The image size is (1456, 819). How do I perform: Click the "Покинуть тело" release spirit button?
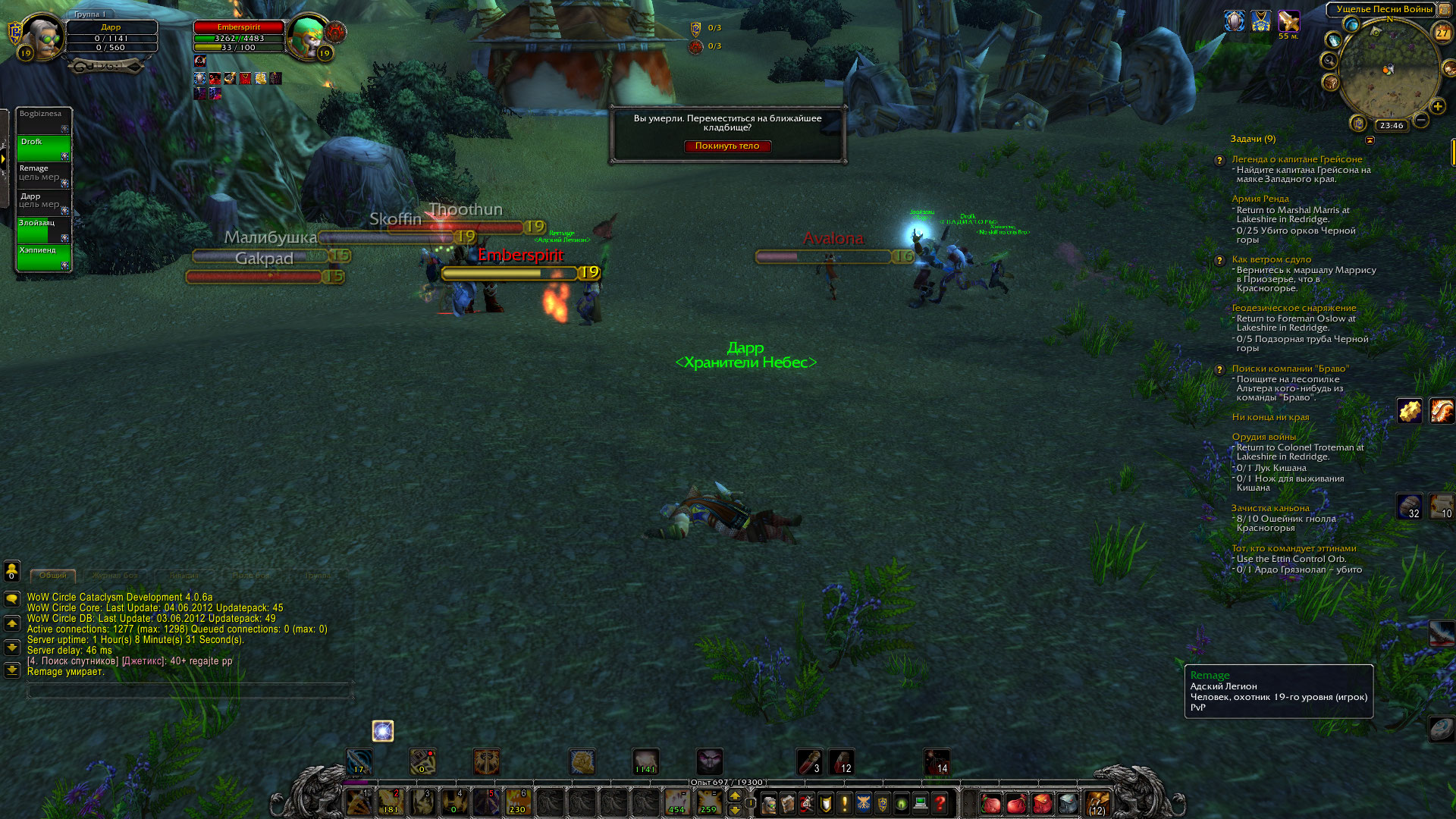tap(726, 146)
